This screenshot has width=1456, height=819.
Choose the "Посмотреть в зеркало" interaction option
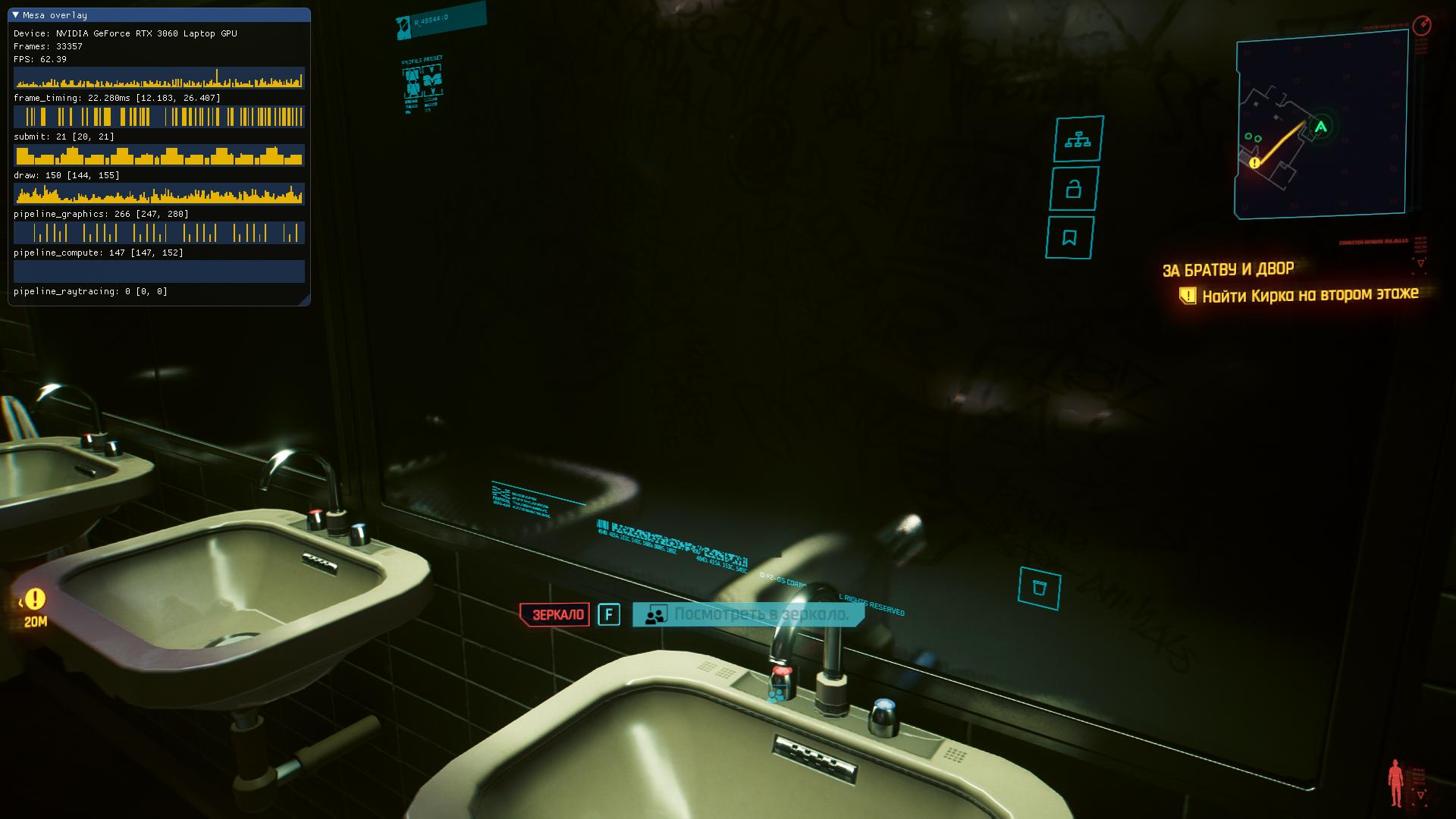(x=760, y=614)
